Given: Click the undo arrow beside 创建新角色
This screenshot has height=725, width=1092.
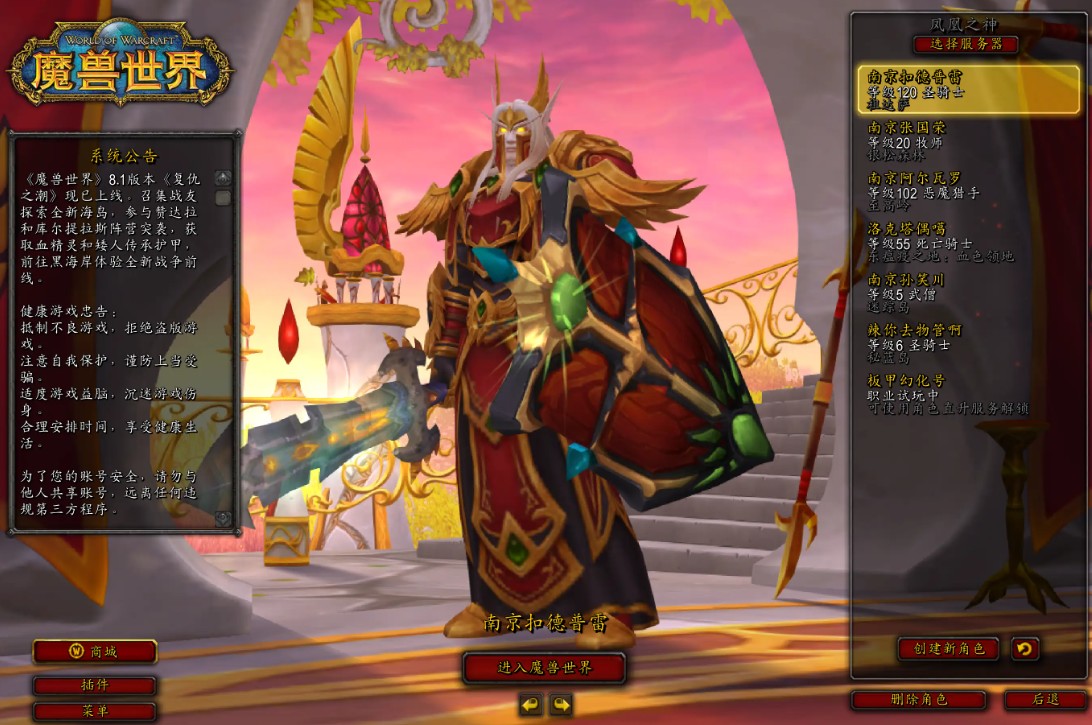Looking at the screenshot, I should coord(1024,649).
